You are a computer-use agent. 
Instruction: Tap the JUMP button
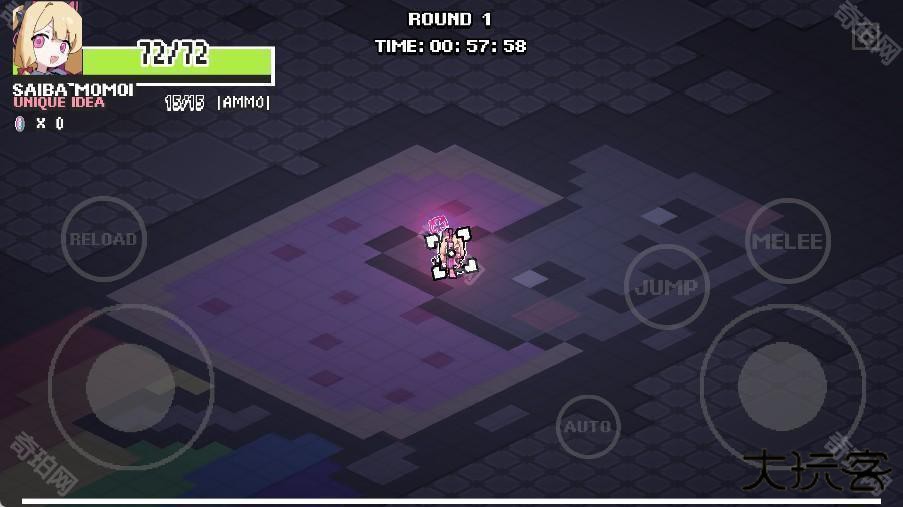point(666,287)
